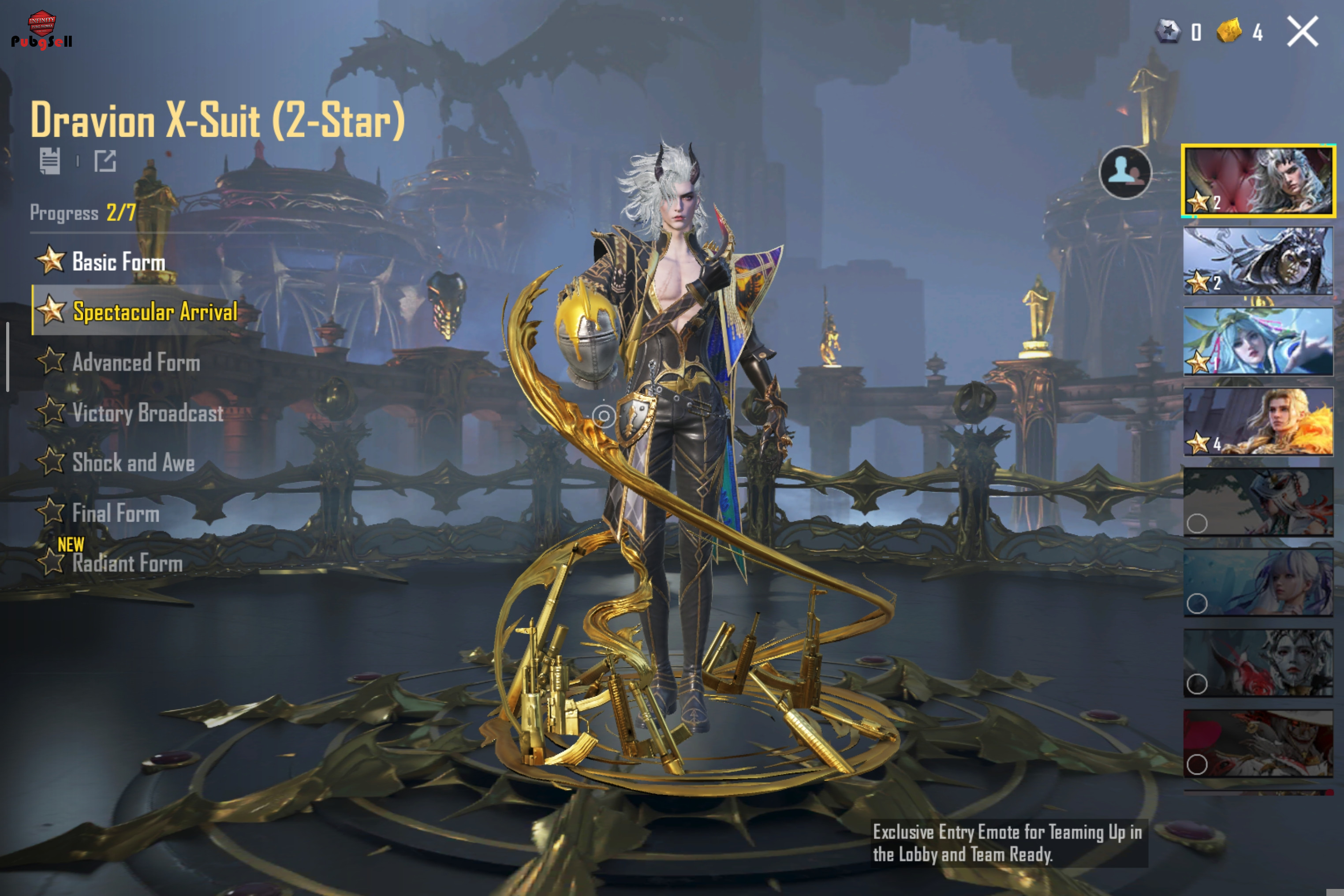The image size is (1344, 896).
Task: Click the silver star token icon
Action: pyautogui.click(x=1168, y=31)
